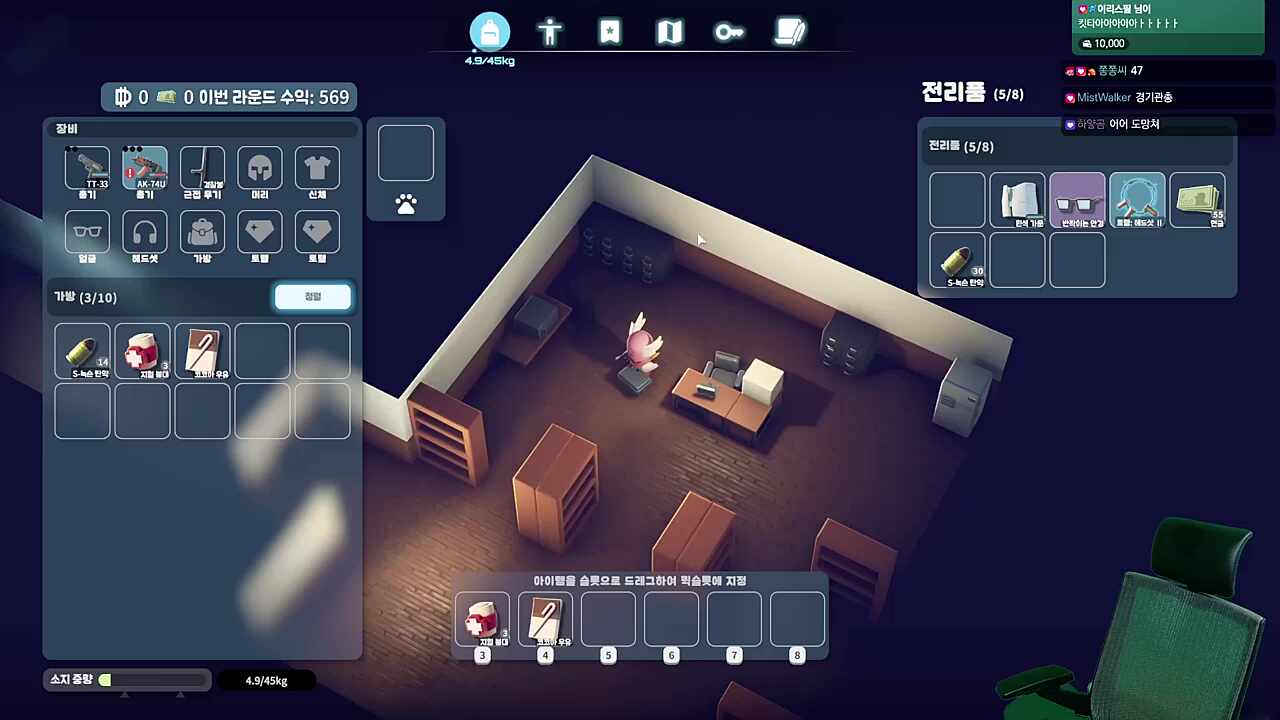Click the 장비 equipment panel header

pyautogui.click(x=66, y=128)
